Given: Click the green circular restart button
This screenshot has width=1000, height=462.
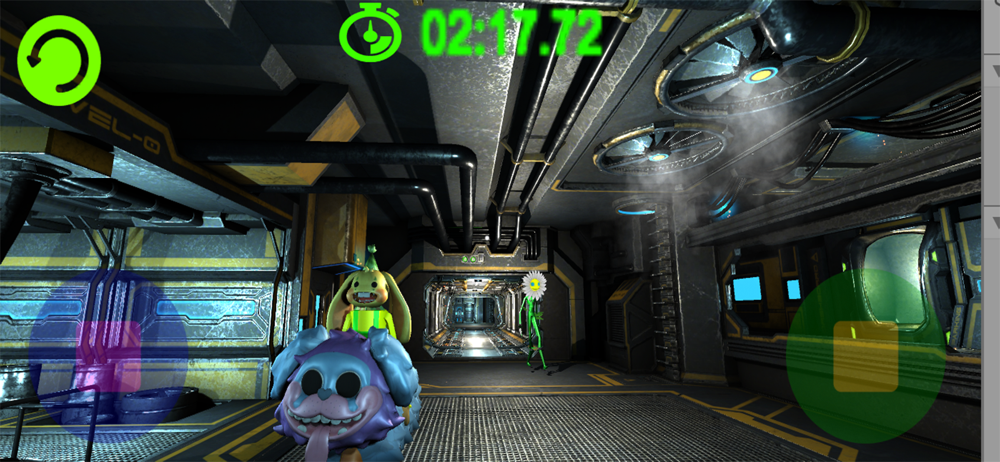Looking at the screenshot, I should point(59,60).
